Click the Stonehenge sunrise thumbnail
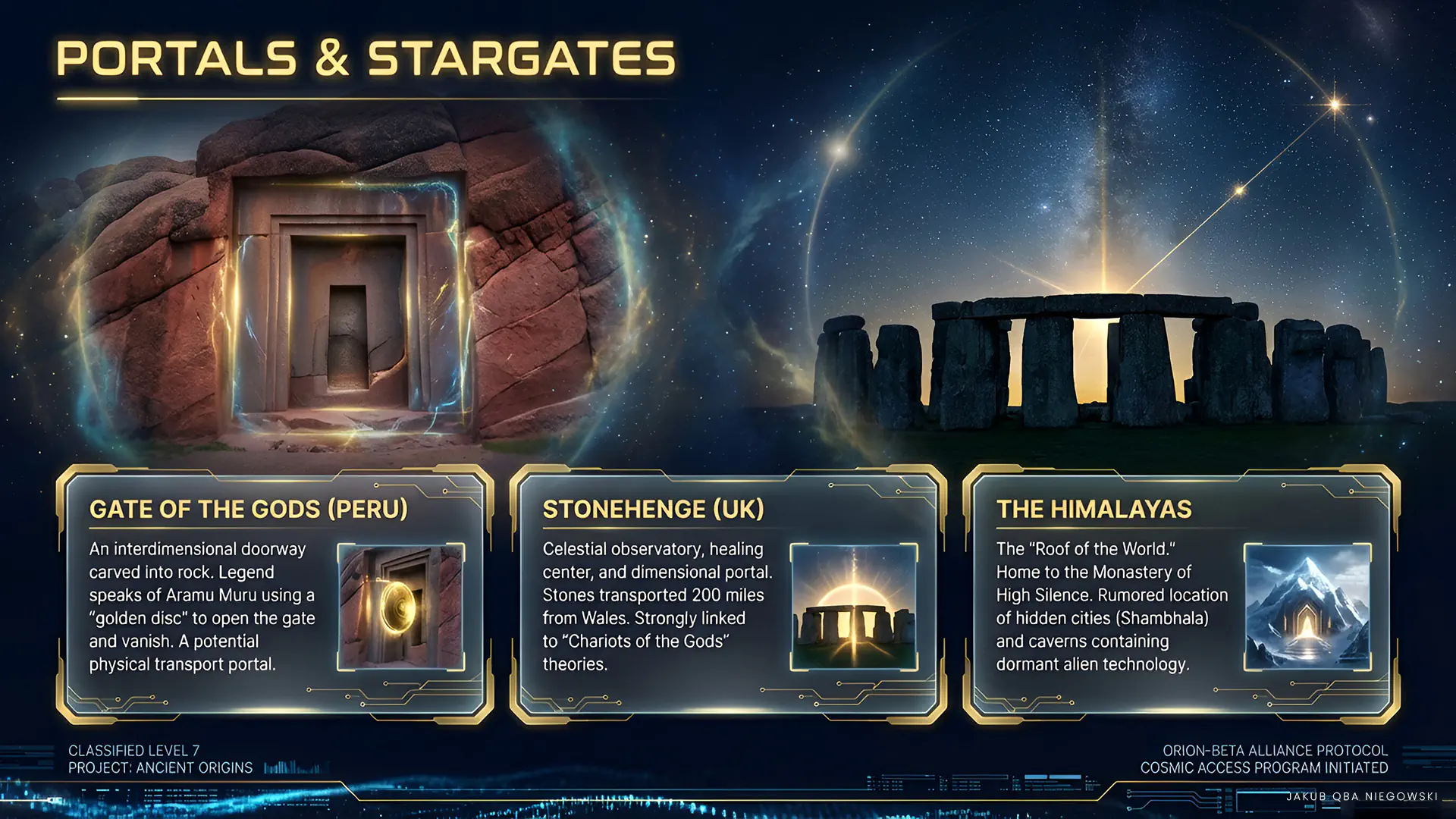 [854, 607]
